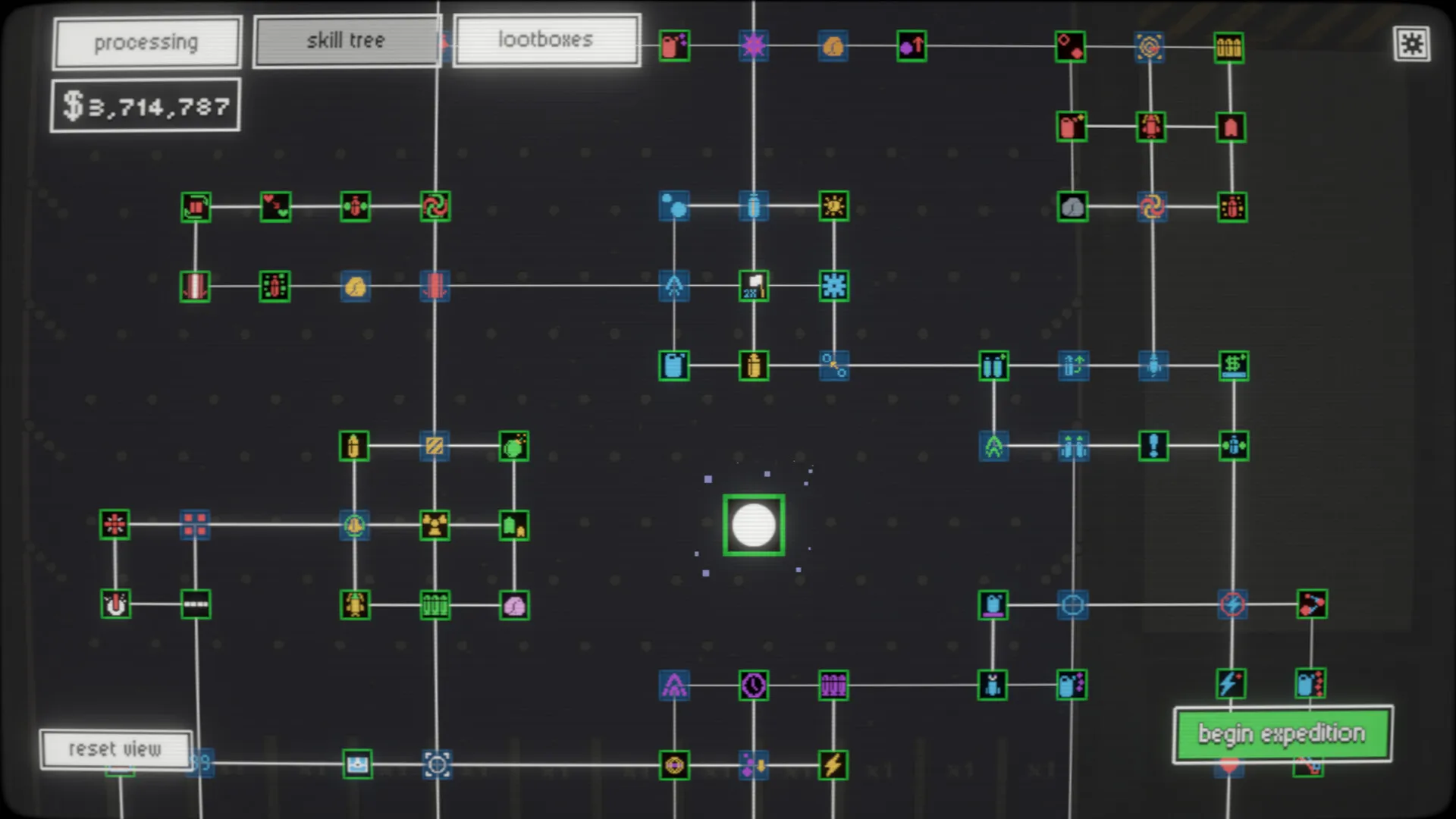Image resolution: width=1456 pixels, height=819 pixels.
Task: Open the lootboxes tab
Action: pyautogui.click(x=547, y=39)
